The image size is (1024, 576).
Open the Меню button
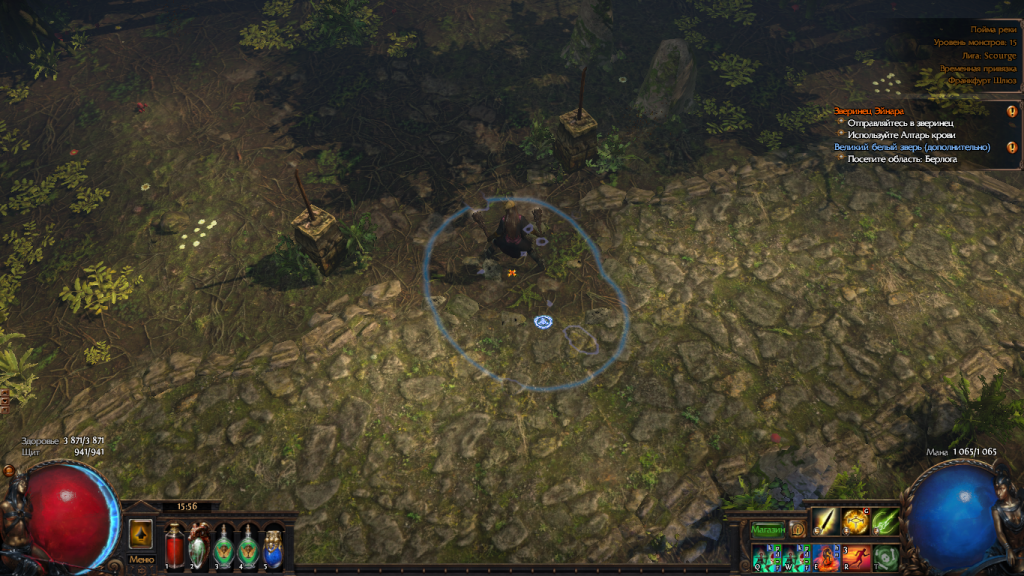tap(141, 559)
